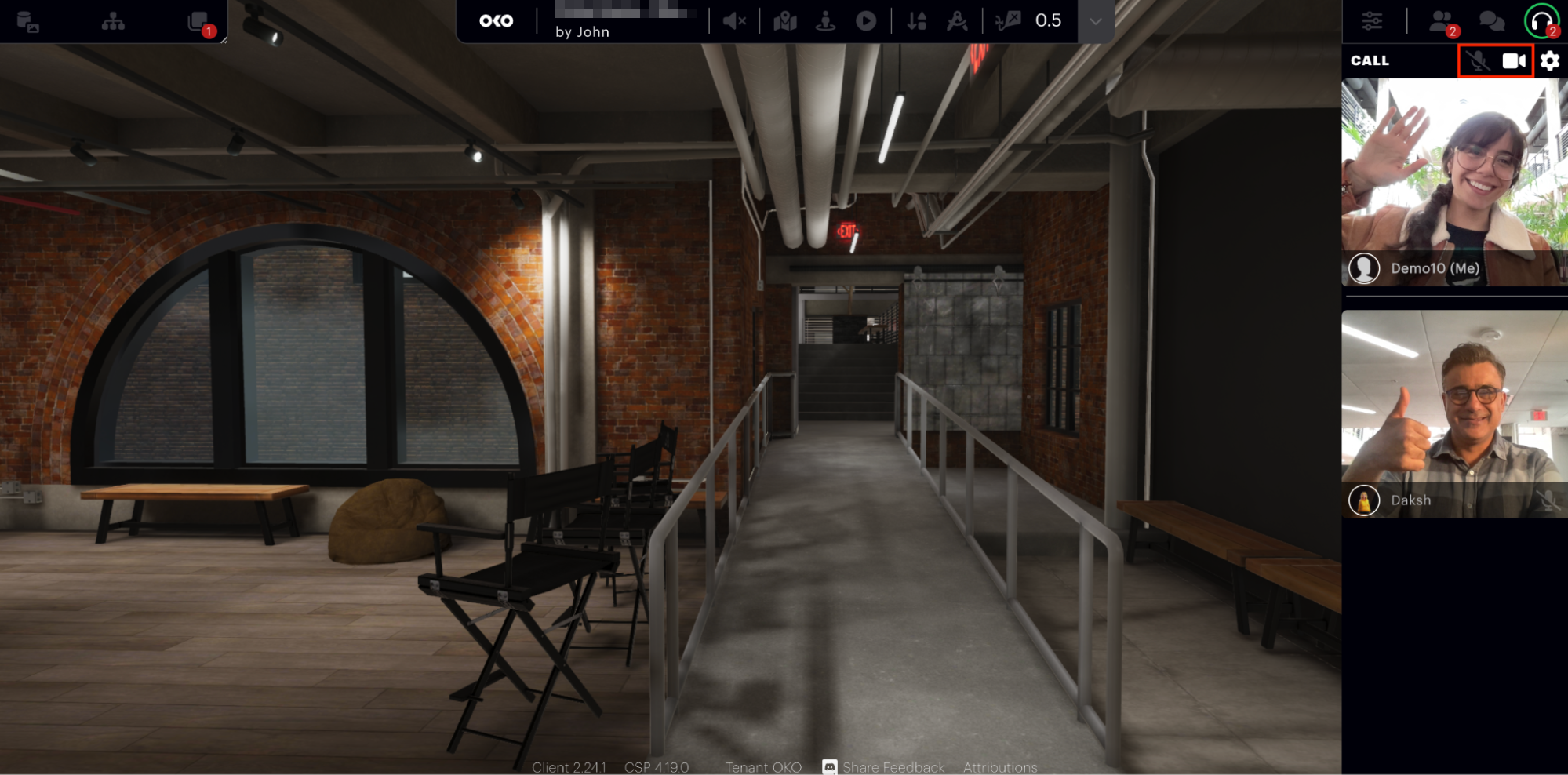Unmute the microphone in the call panel

click(x=1478, y=60)
